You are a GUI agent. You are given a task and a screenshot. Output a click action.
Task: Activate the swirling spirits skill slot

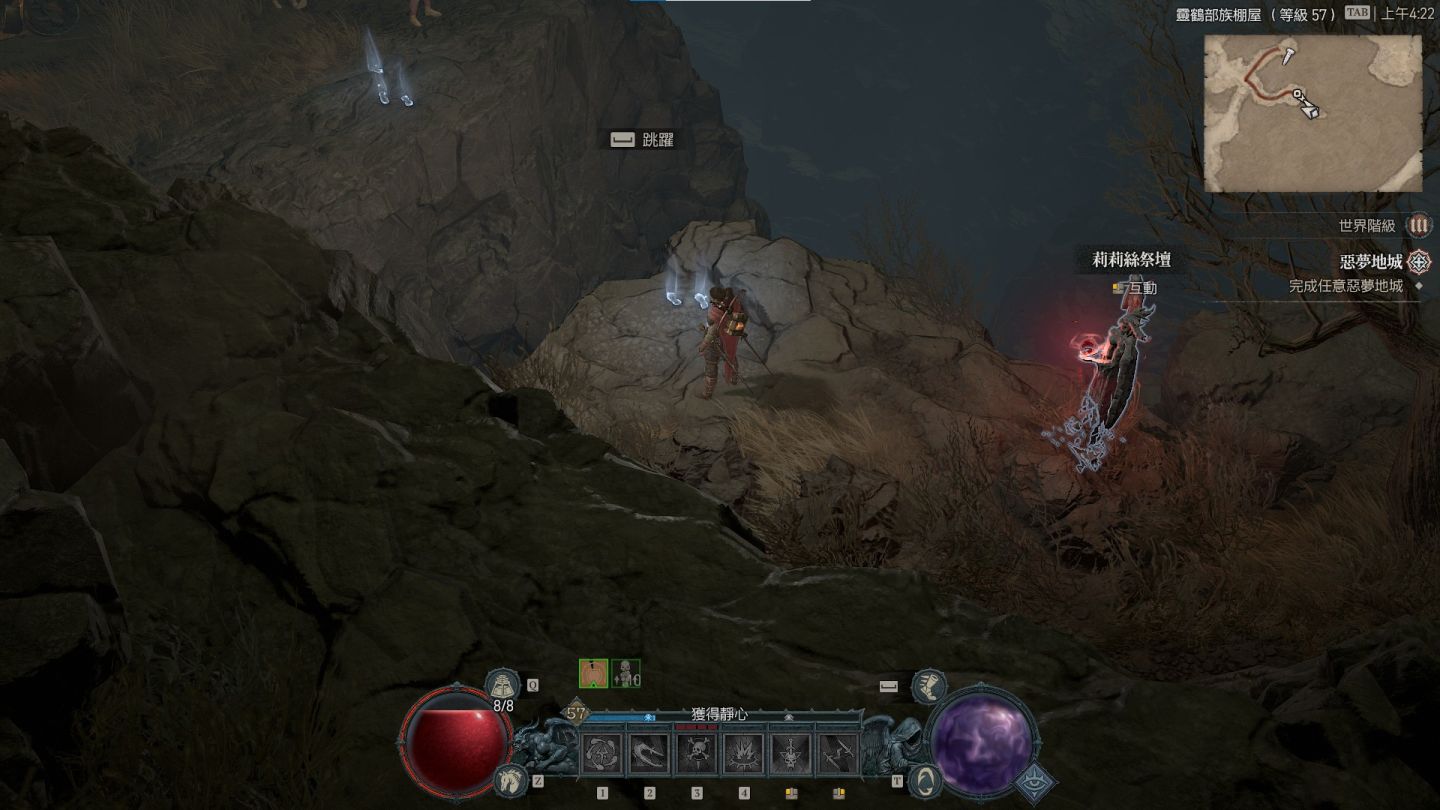point(603,754)
